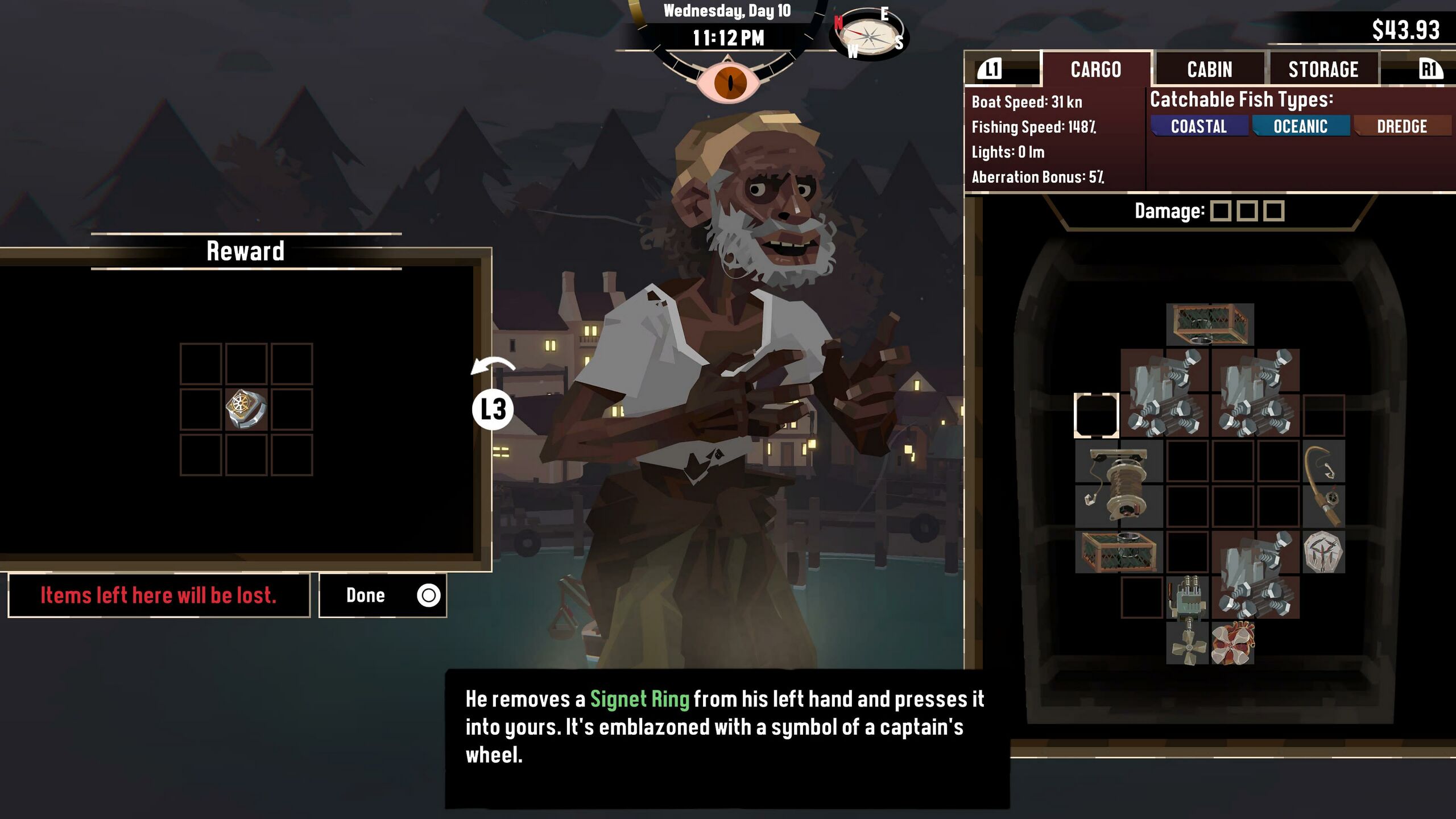The height and width of the screenshot is (819, 1456).
Task: Open the Storage tab
Action: [x=1323, y=69]
